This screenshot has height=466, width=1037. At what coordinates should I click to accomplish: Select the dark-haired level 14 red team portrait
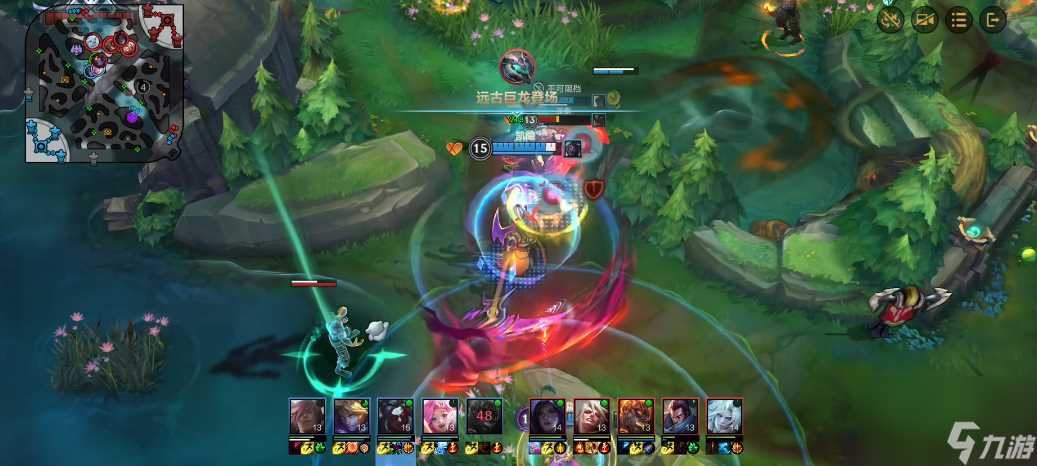545,417
